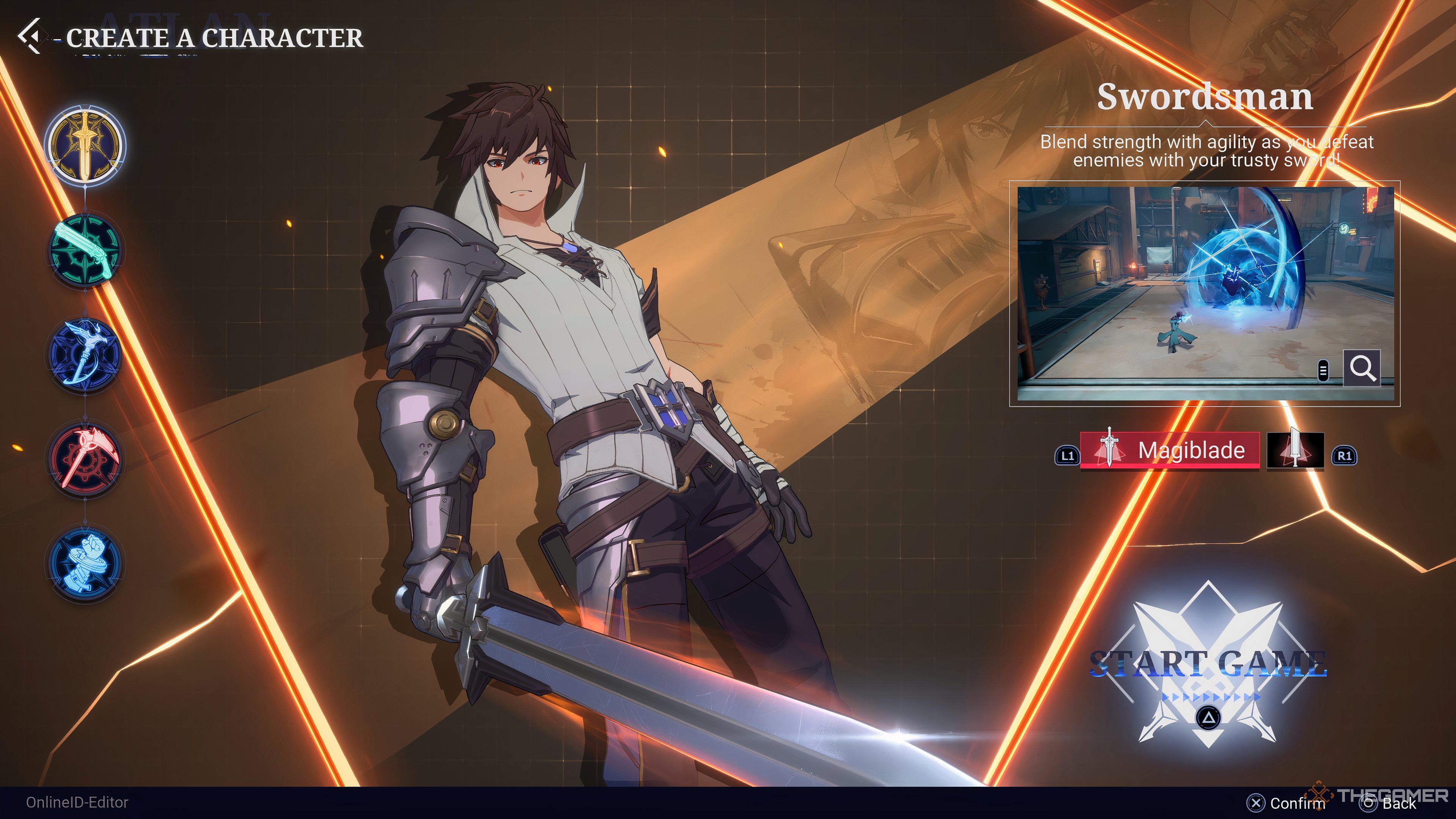
Task: Select the Magiblade subclass tab
Action: pyautogui.click(x=1170, y=450)
